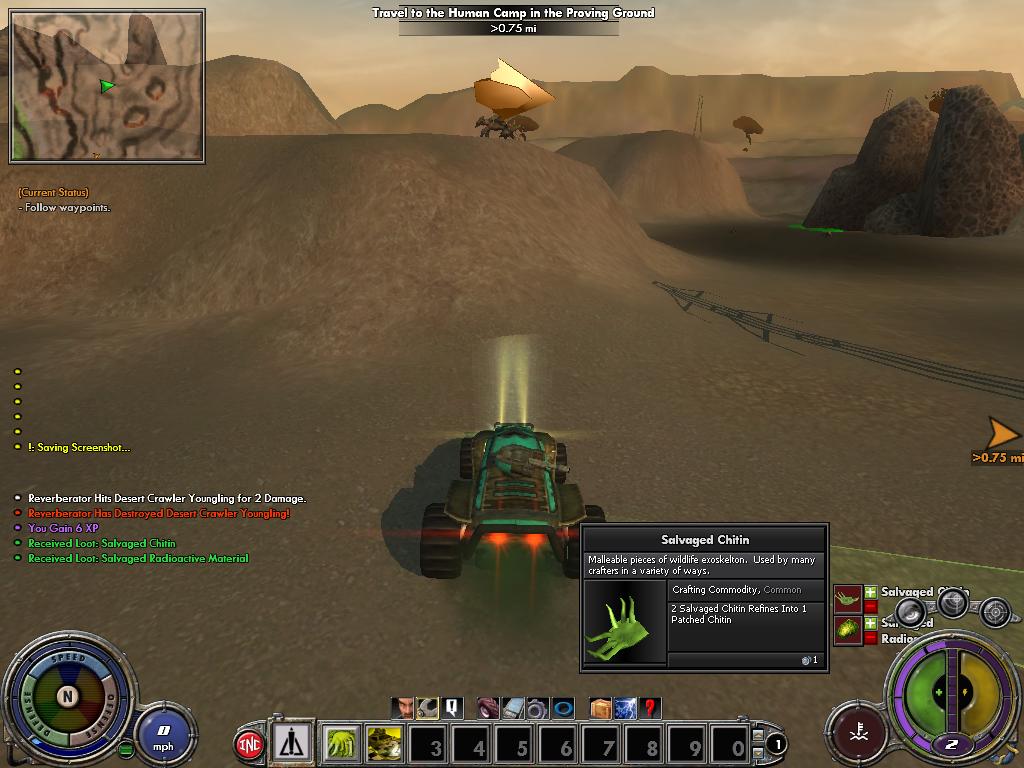Open the lightning bolt skills icon

pos(625,708)
